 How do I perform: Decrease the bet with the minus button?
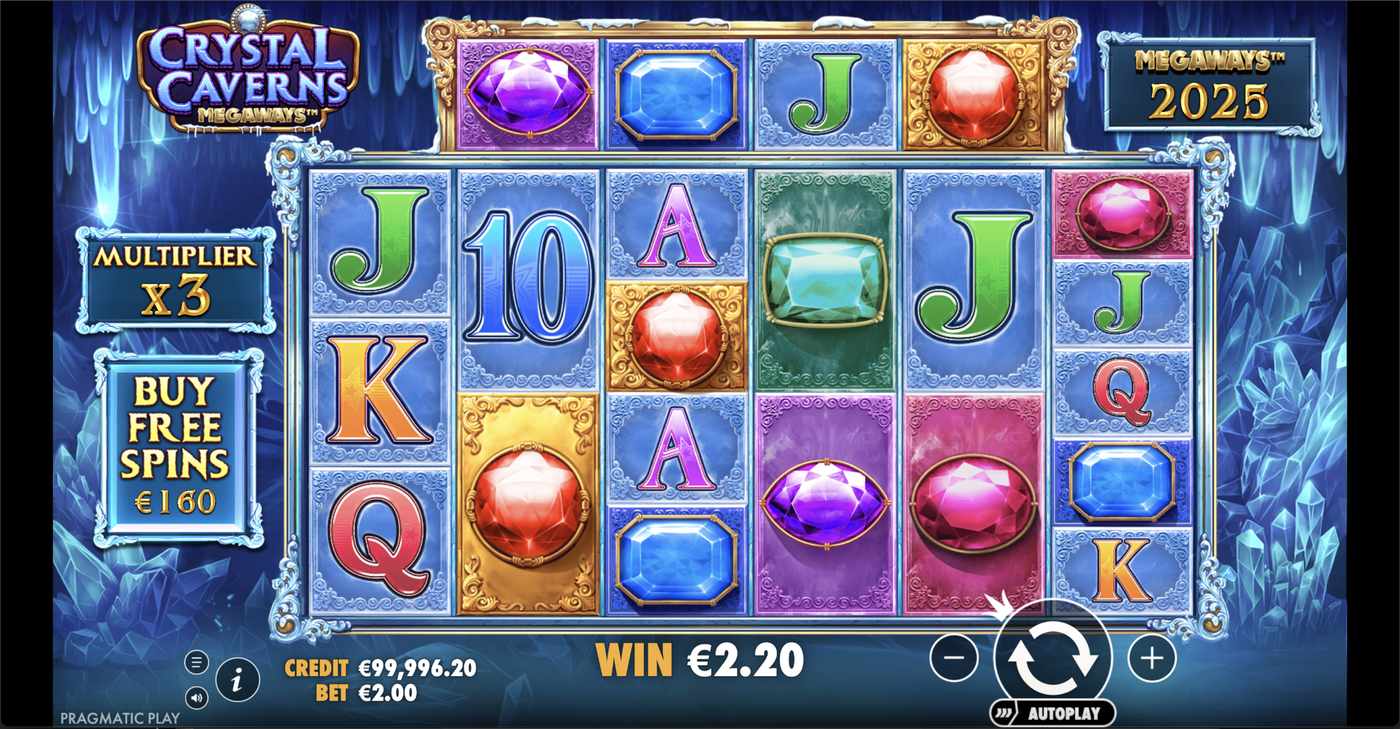click(x=954, y=658)
